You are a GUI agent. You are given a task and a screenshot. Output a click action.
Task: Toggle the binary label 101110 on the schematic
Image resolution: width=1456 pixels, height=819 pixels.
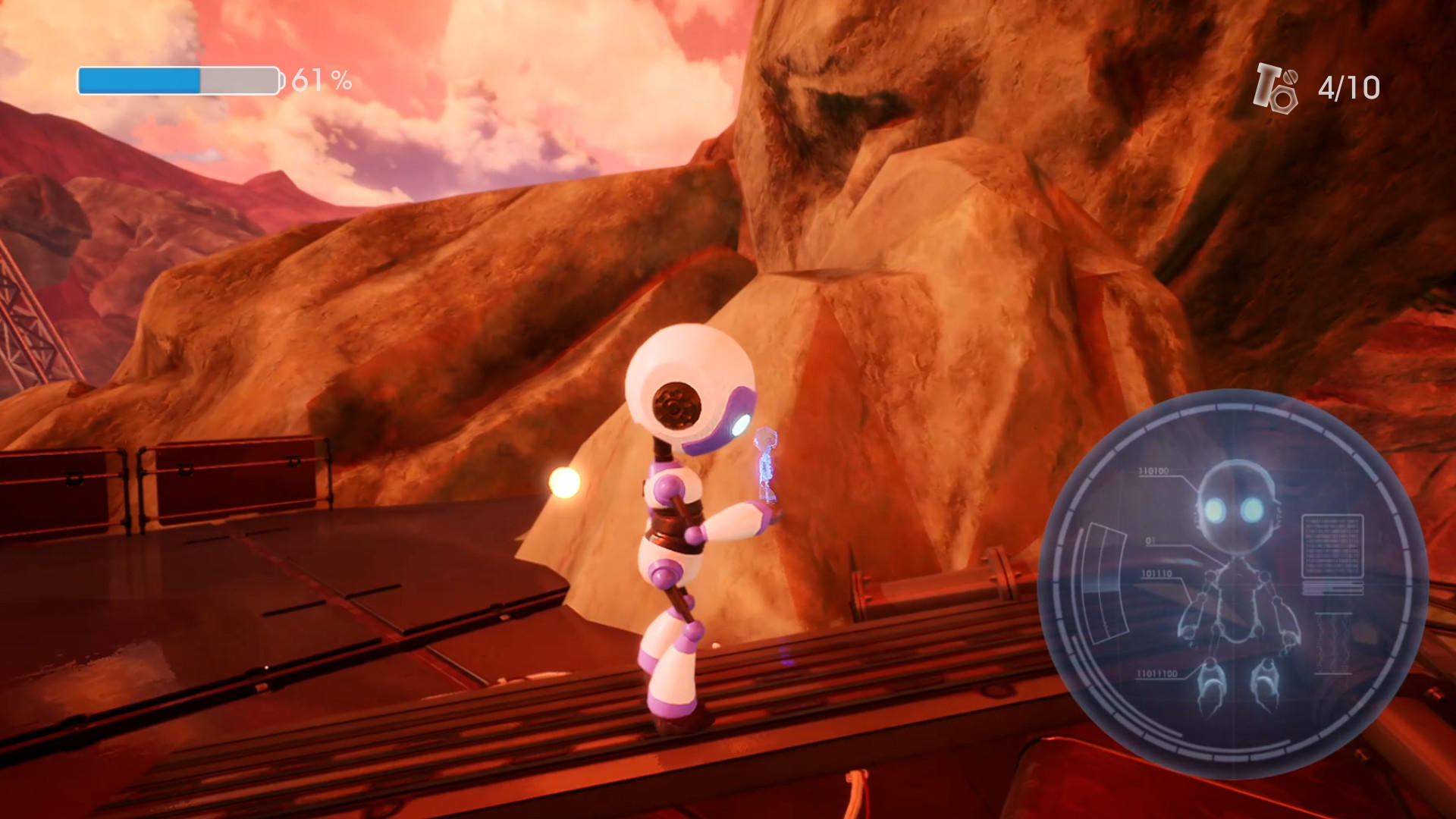1156,573
